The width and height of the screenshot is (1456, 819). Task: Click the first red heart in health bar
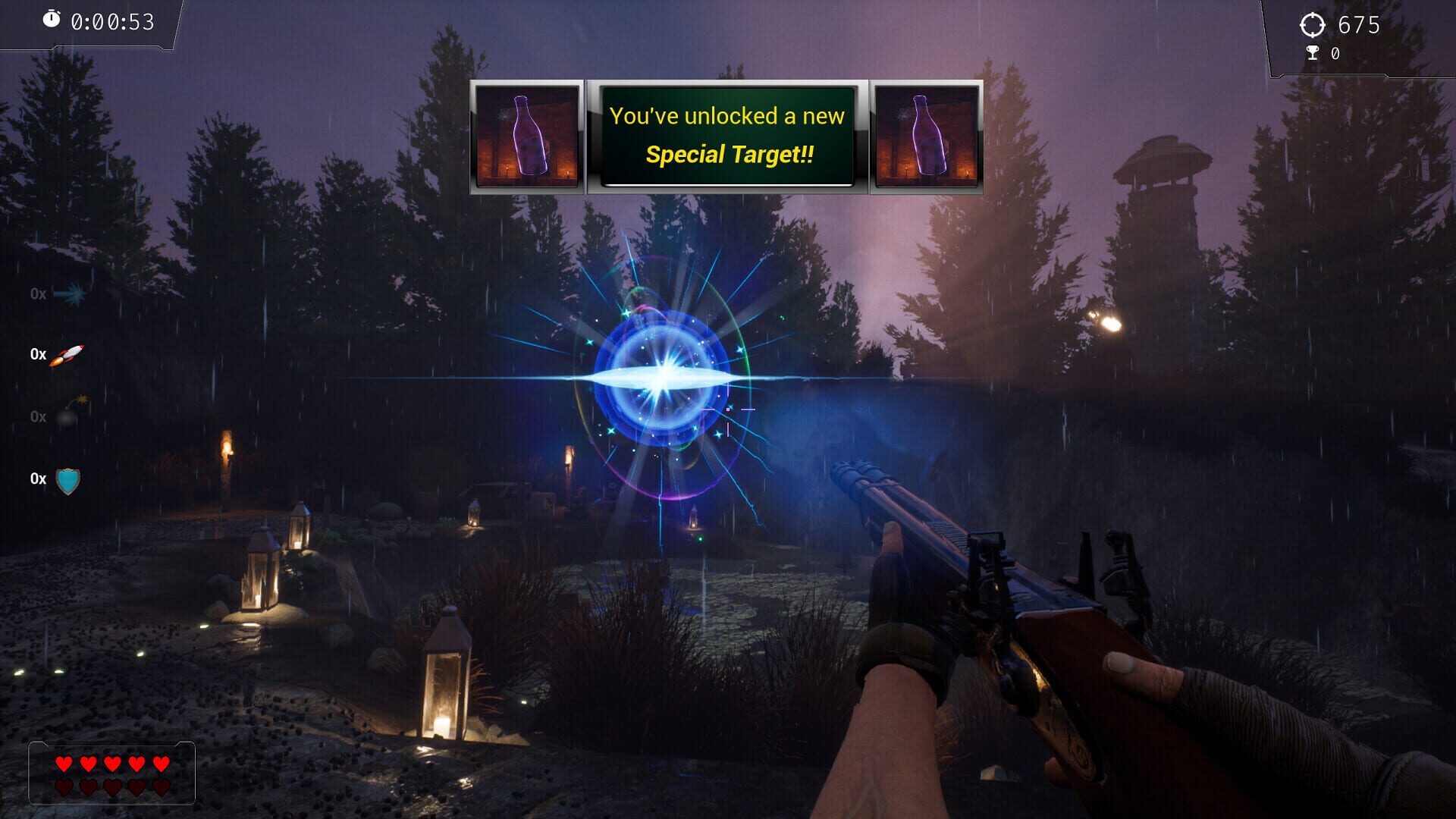point(64,764)
